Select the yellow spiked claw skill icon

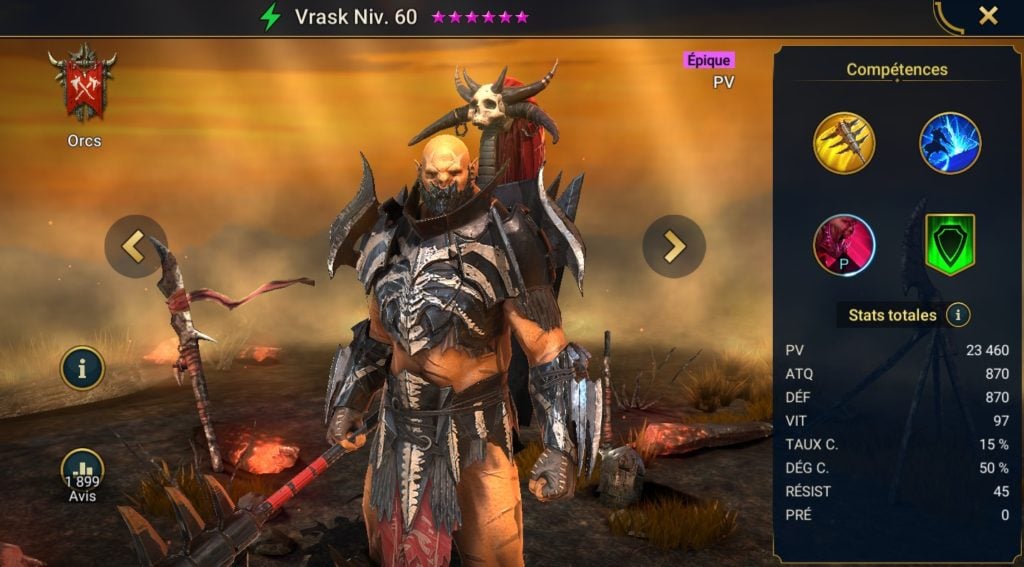844,143
